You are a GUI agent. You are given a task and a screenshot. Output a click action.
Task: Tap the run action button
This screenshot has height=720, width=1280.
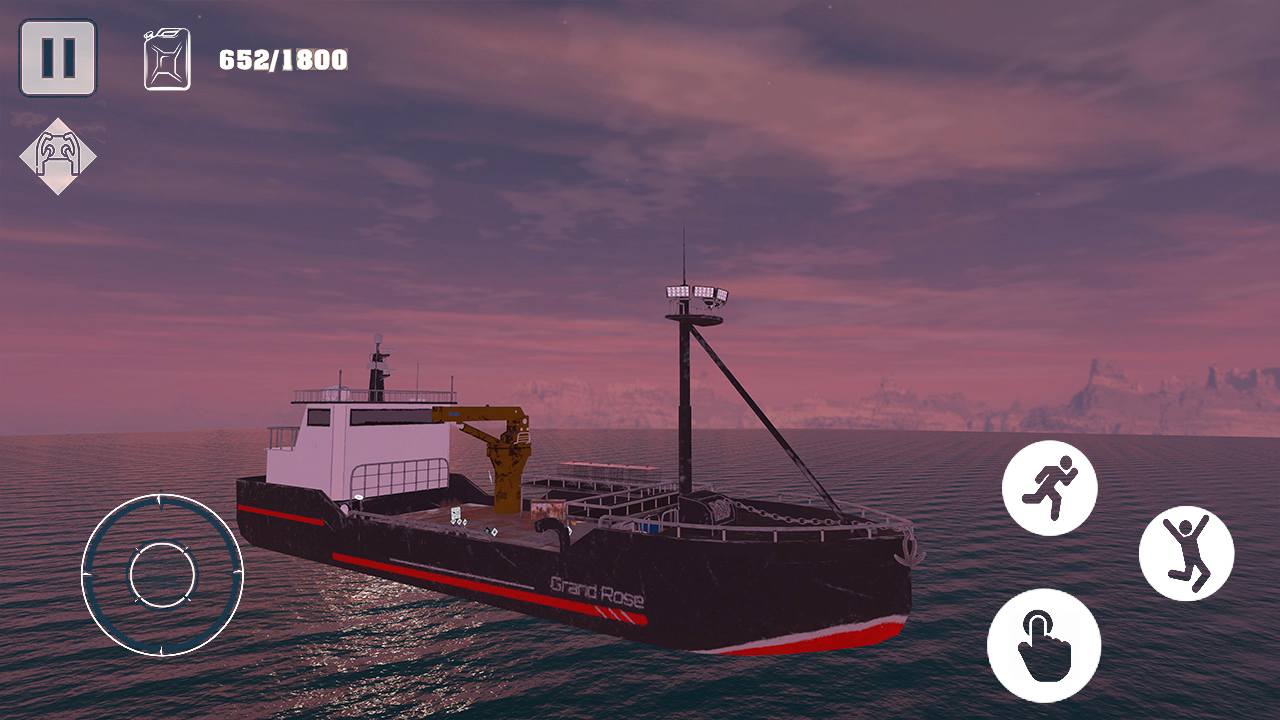1050,488
